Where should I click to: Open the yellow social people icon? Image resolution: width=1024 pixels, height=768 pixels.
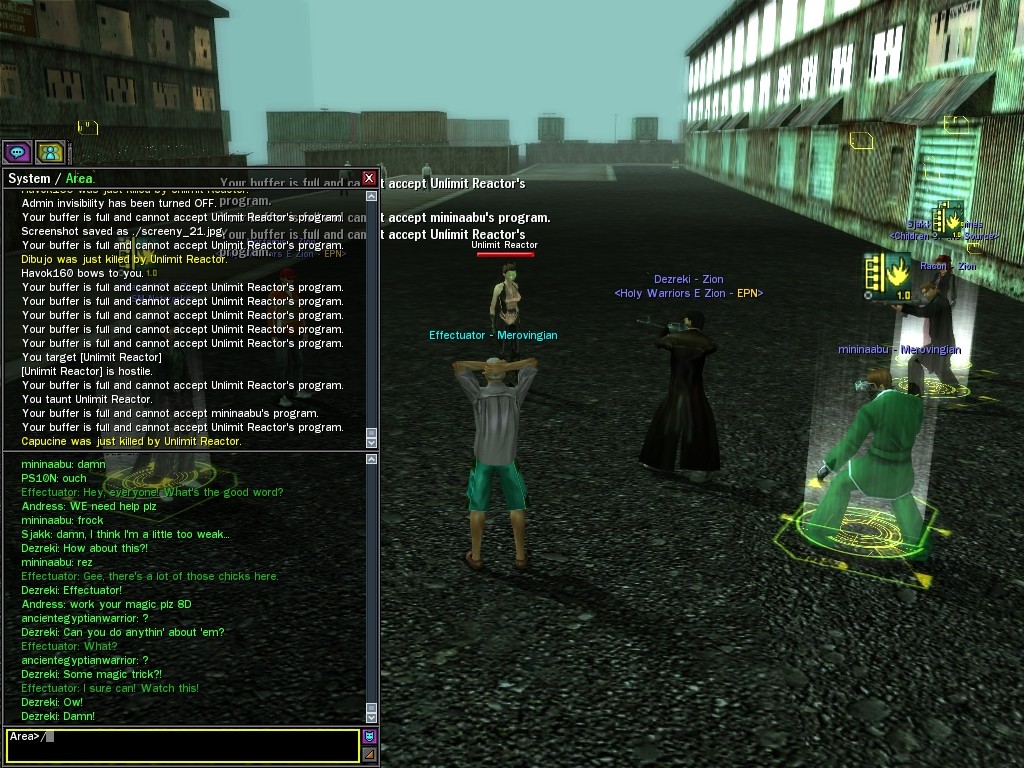[x=49, y=152]
